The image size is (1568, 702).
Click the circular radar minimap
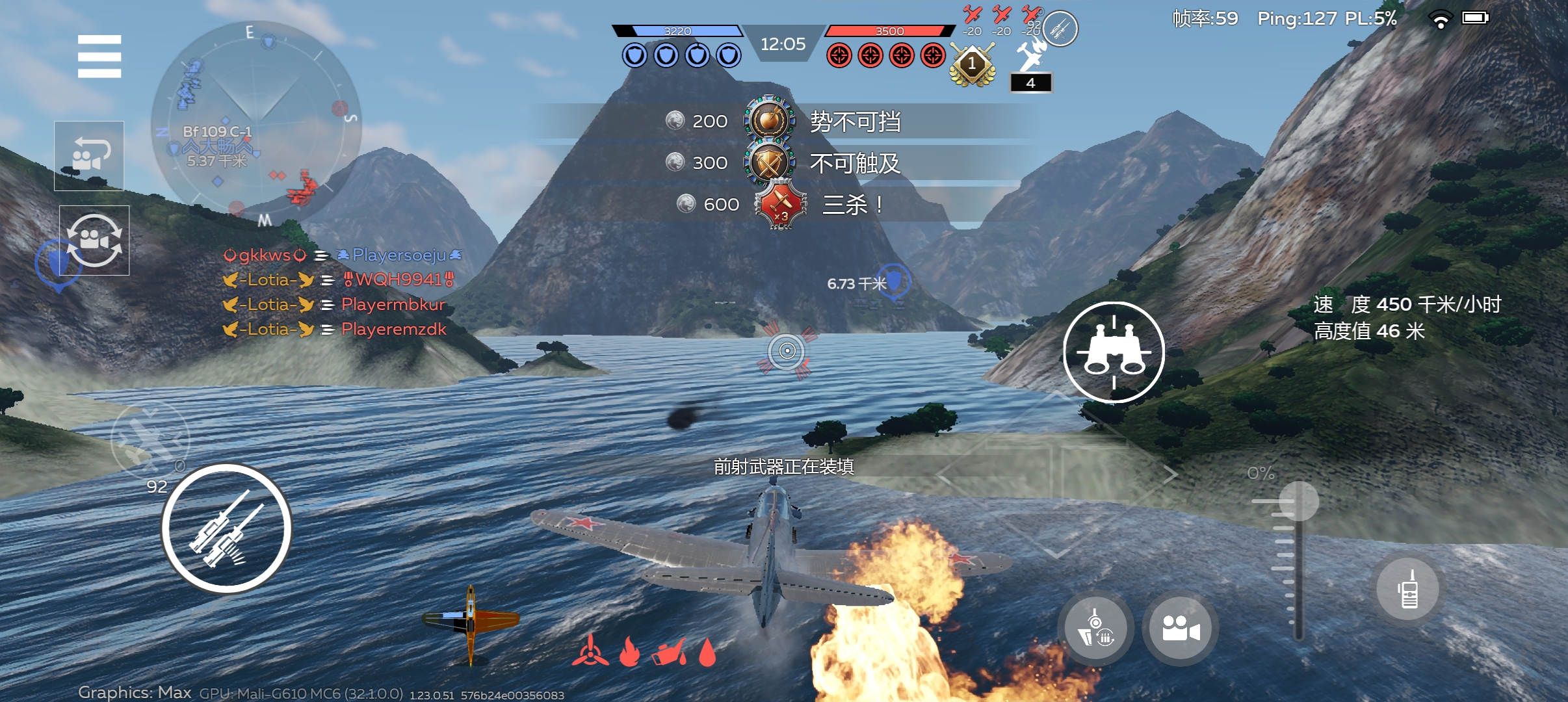click(x=255, y=122)
